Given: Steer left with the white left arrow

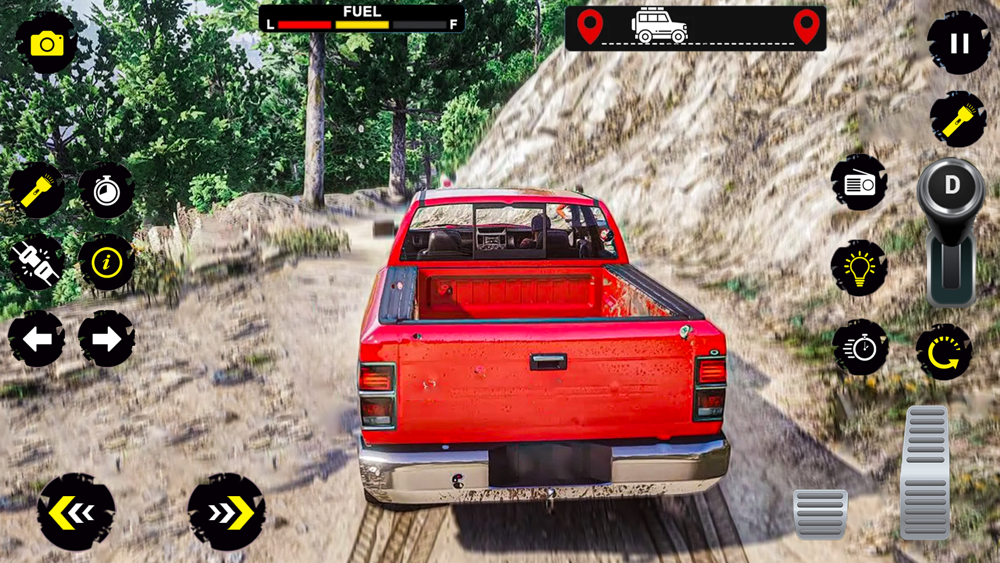Looking at the screenshot, I should point(37,339).
